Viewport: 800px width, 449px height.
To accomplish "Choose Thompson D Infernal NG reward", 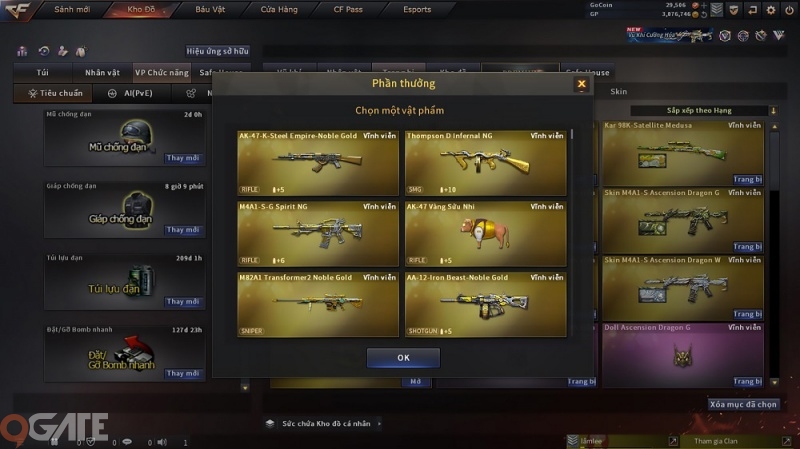I will 485,161.
